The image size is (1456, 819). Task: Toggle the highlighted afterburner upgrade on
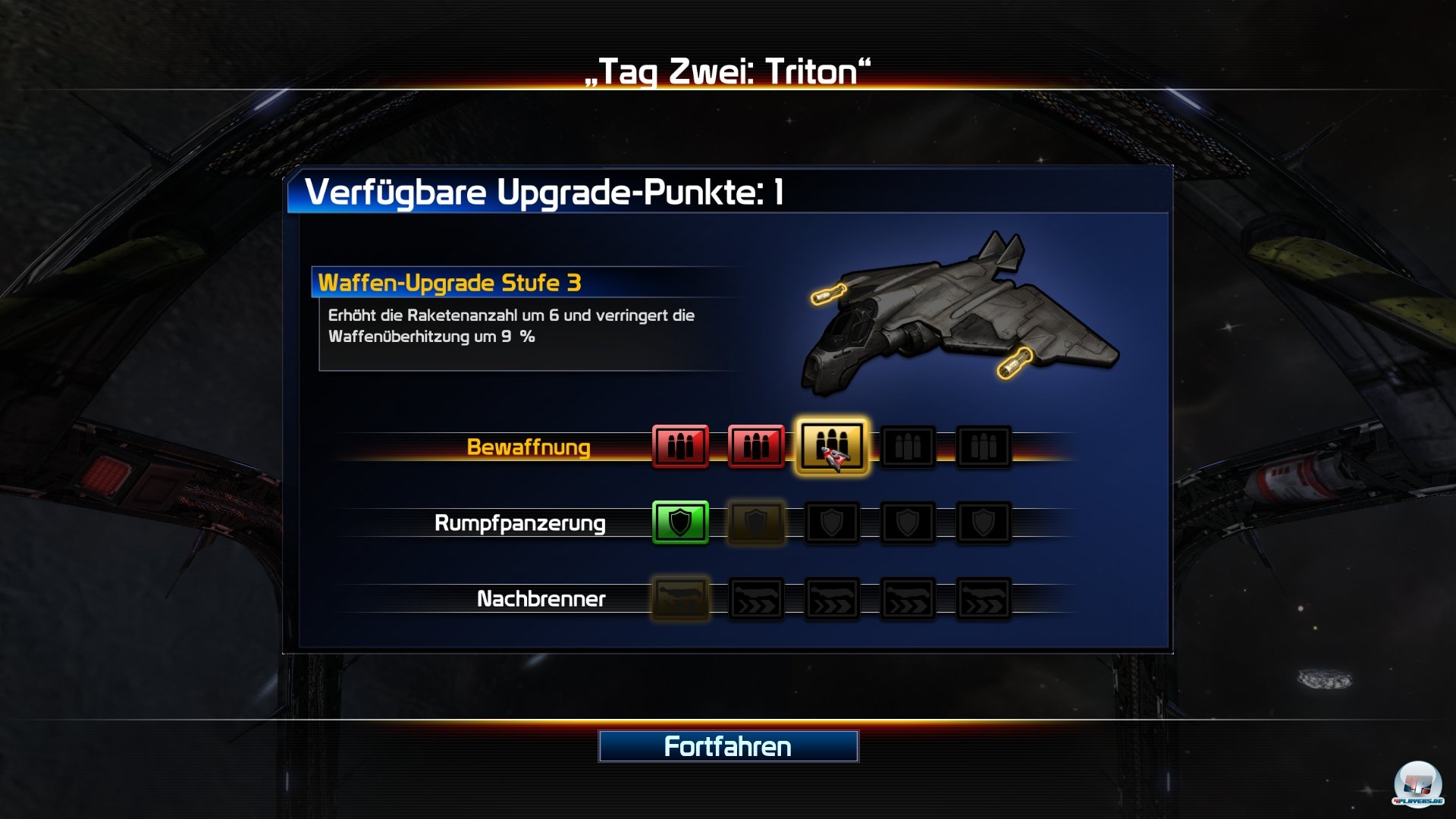(x=680, y=598)
